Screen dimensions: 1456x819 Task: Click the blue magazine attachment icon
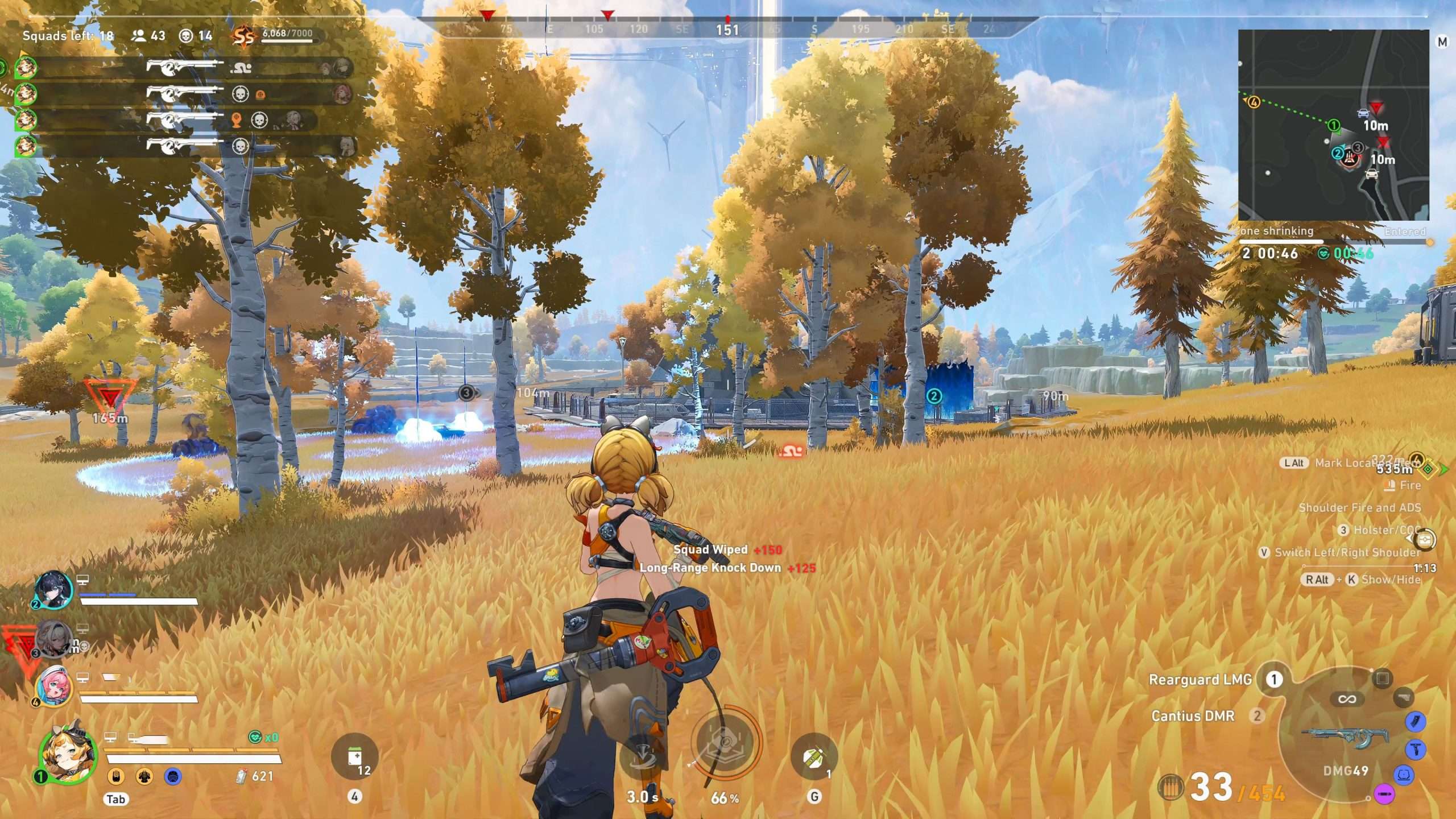coord(1415,722)
